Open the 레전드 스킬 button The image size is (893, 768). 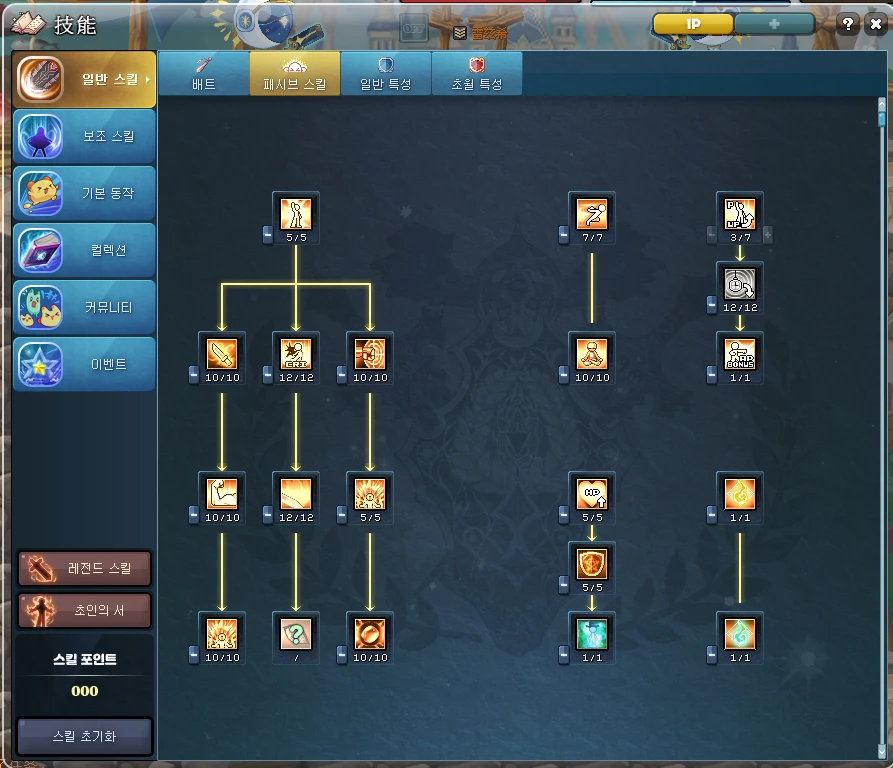tap(85, 568)
